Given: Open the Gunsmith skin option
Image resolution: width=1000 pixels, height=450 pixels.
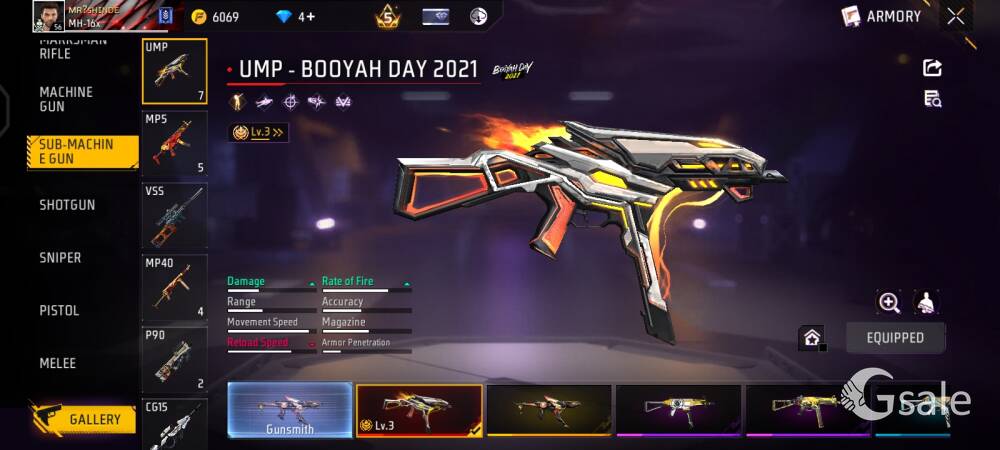Looking at the screenshot, I should click(x=289, y=410).
